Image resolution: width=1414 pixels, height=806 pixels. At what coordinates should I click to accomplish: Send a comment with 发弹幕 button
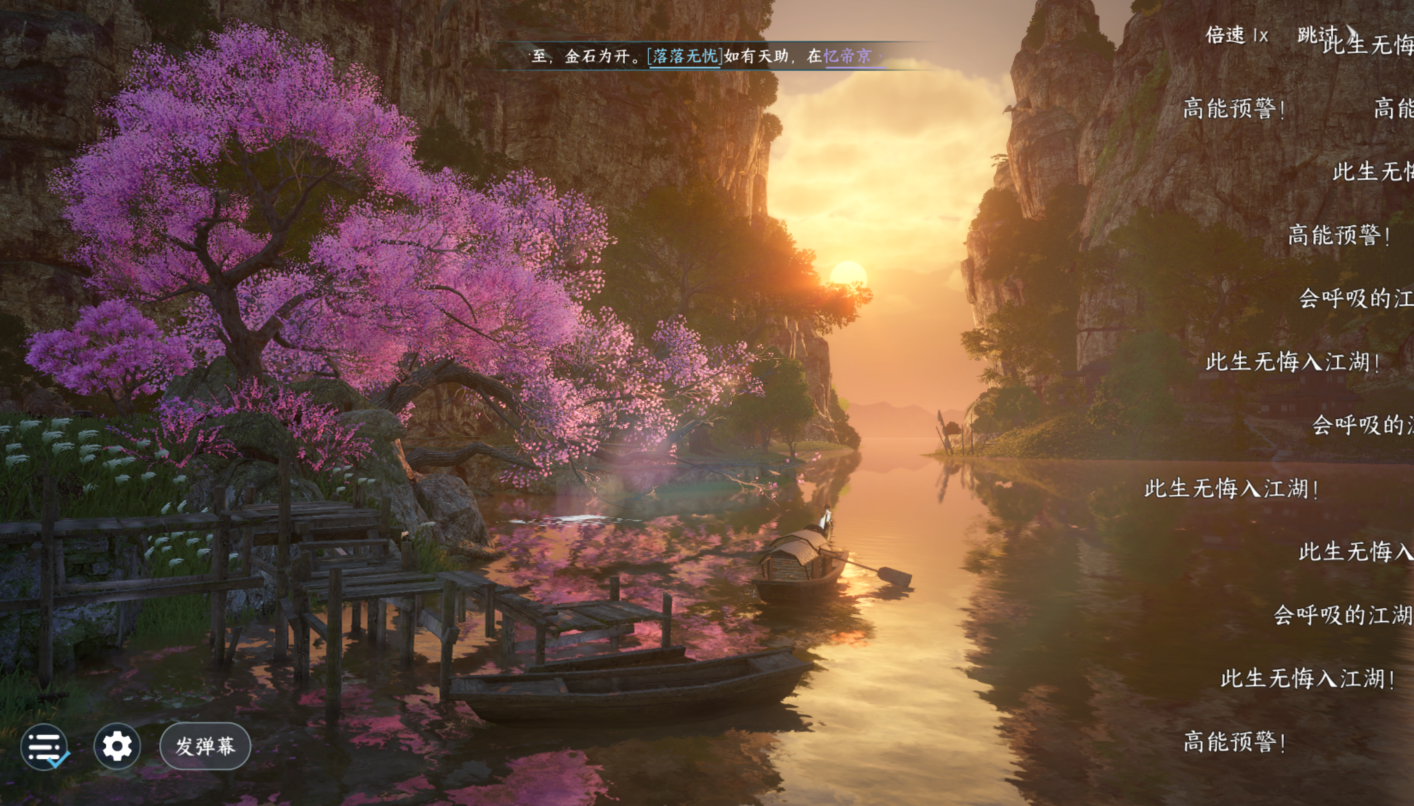coord(205,747)
